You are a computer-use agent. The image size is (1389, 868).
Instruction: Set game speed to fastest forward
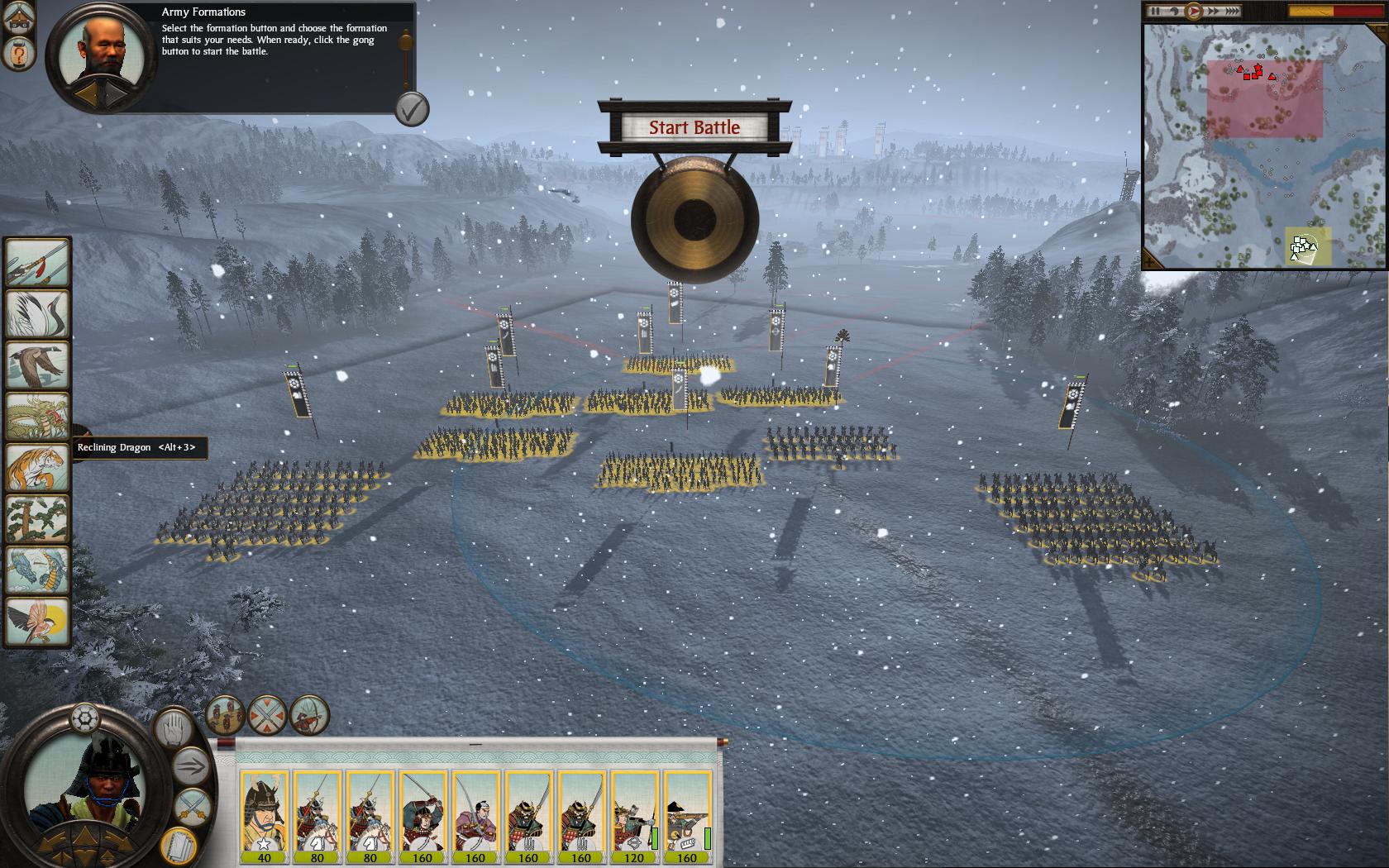(1230, 11)
